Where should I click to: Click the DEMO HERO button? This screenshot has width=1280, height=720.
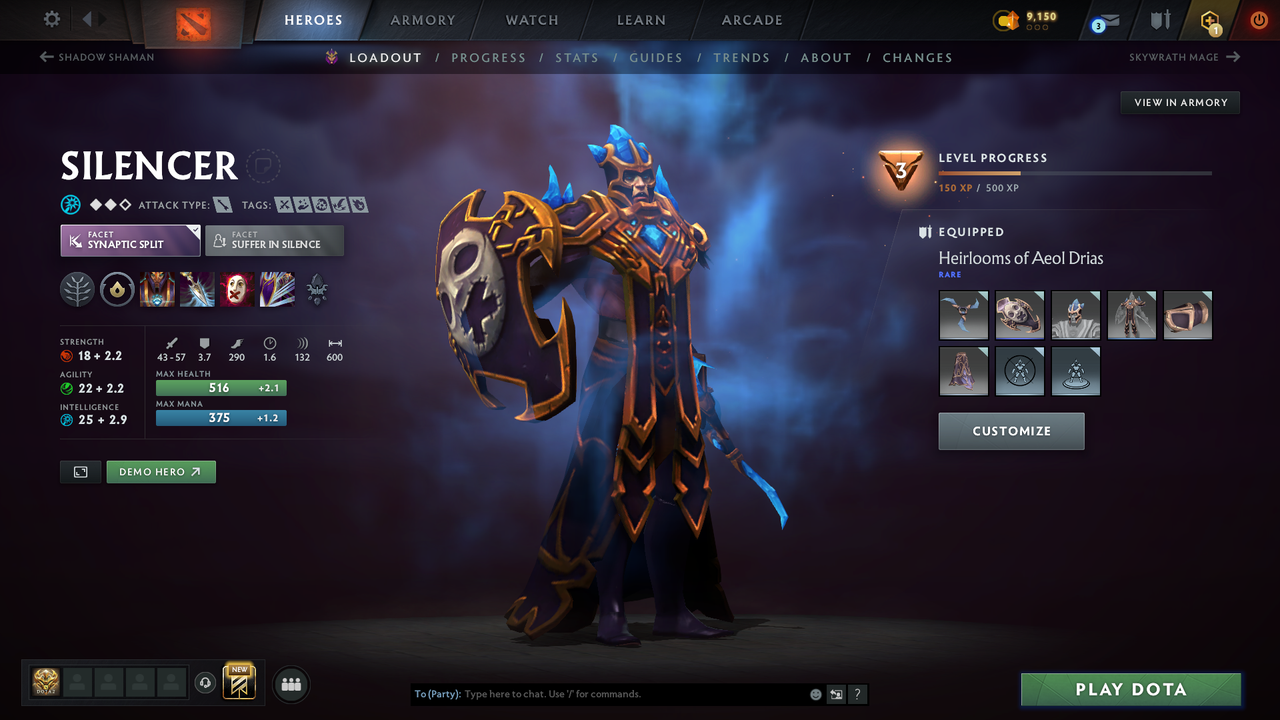tap(161, 471)
